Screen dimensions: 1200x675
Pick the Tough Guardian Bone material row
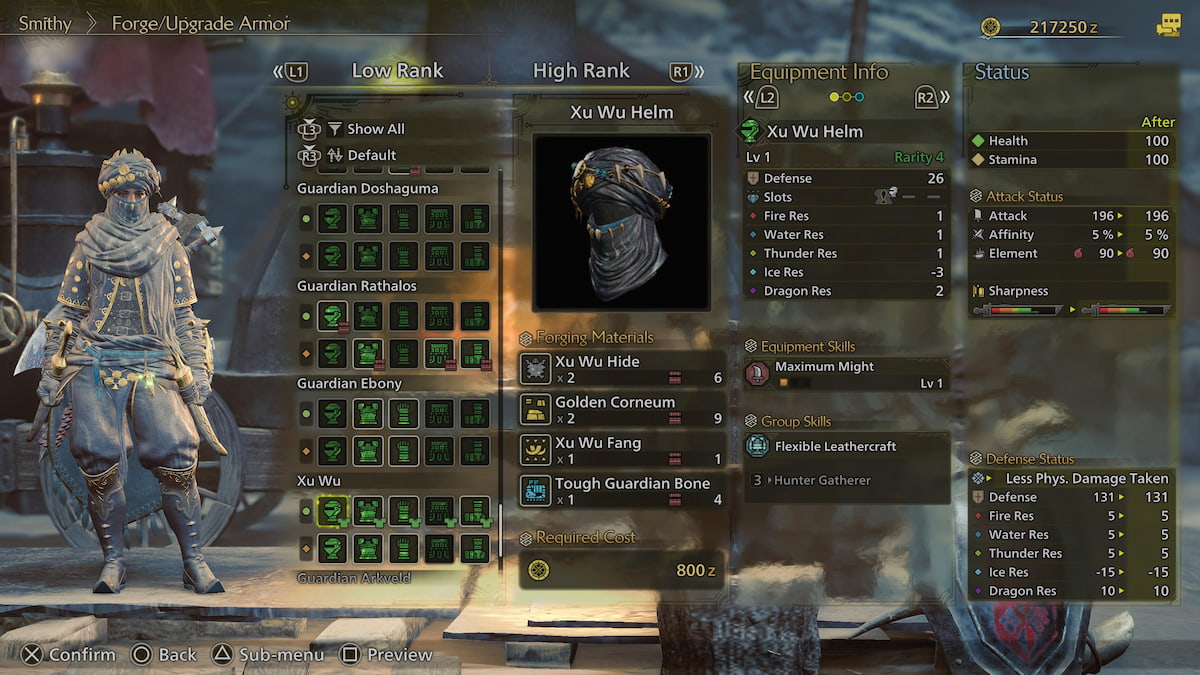coord(622,490)
